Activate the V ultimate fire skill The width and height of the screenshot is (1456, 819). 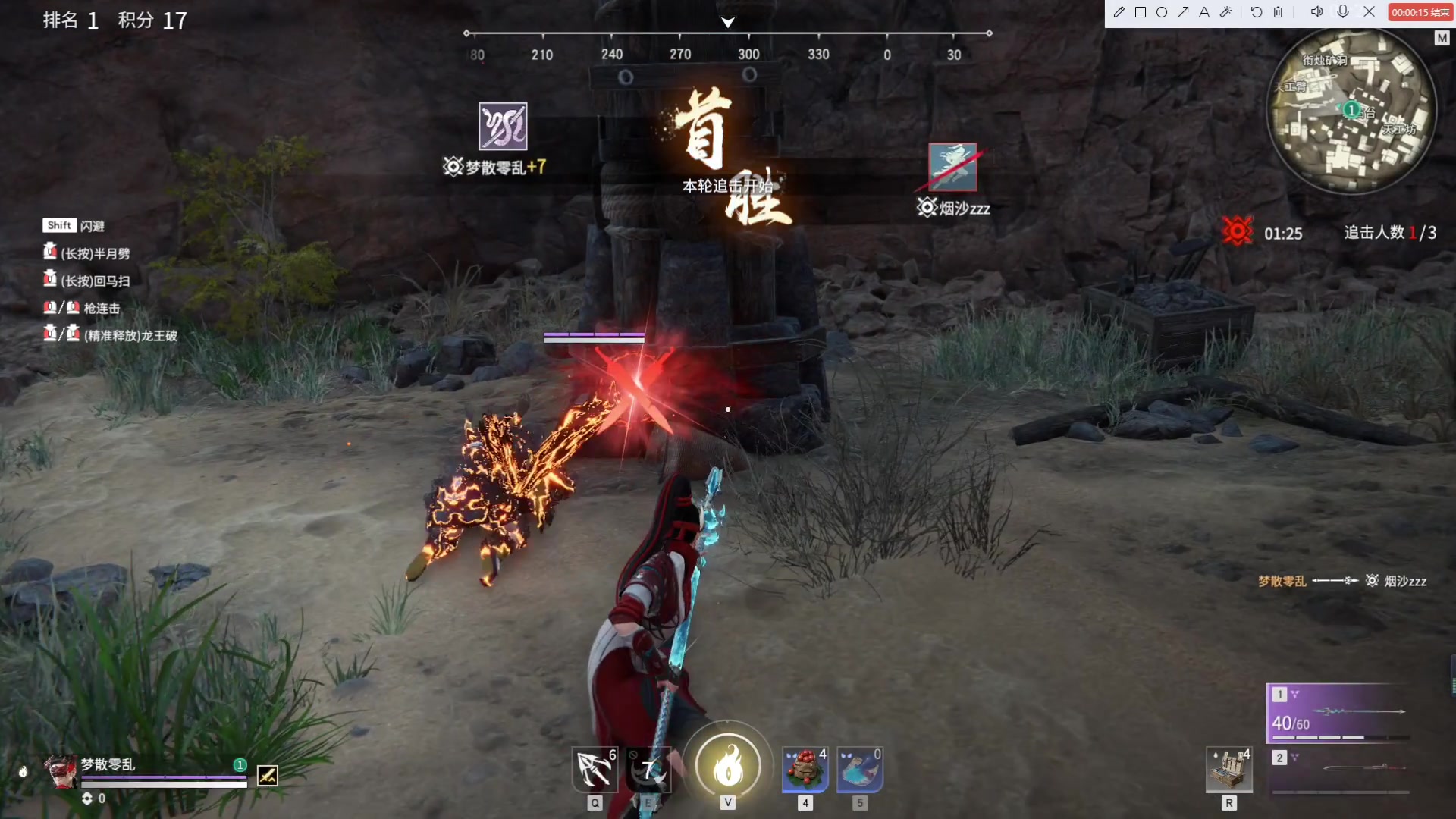coord(728,767)
